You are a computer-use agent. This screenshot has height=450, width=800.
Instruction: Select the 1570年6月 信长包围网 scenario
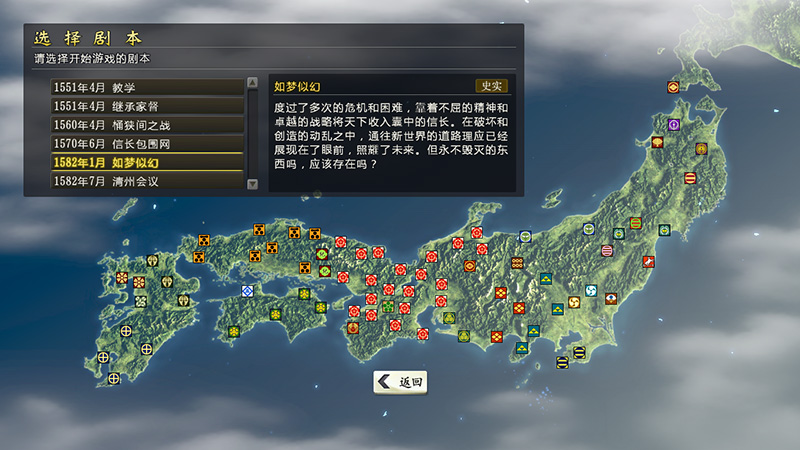click(147, 144)
